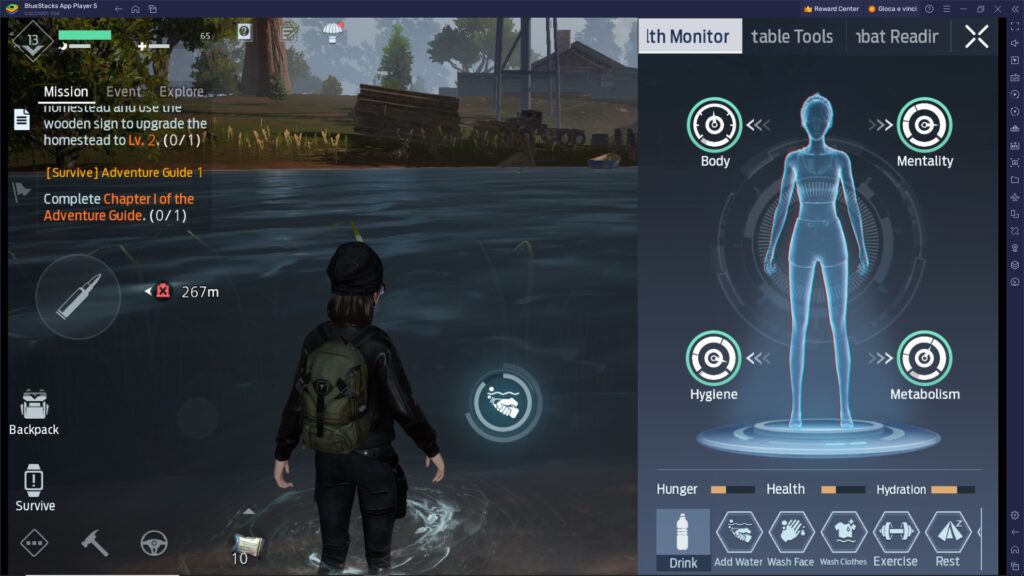The width and height of the screenshot is (1024, 576).
Task: Switch to the Explore tab
Action: 181,92
